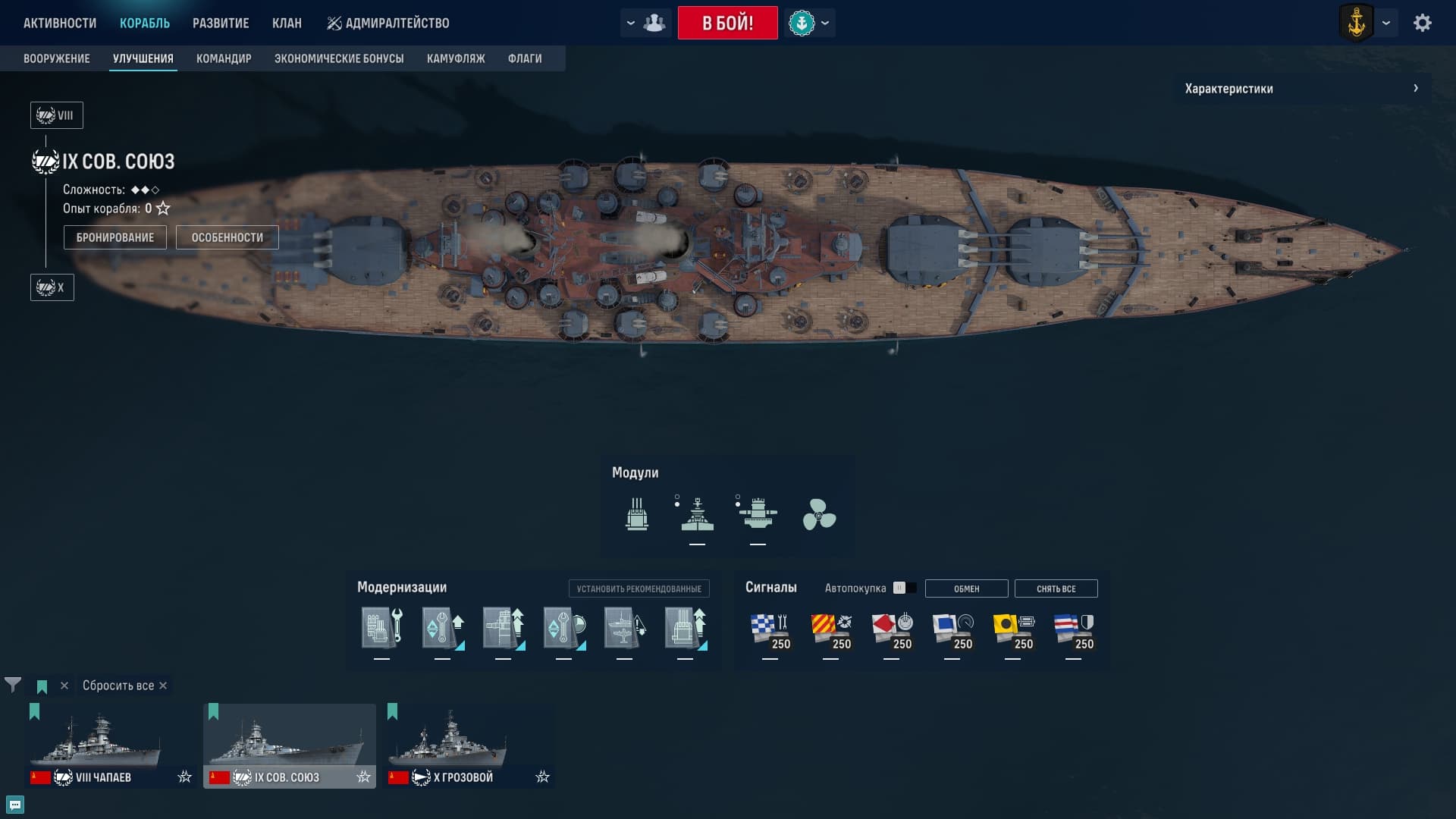Expand the Характеристики panel
Image resolution: width=1456 pixels, height=819 pixels.
pyautogui.click(x=1302, y=89)
